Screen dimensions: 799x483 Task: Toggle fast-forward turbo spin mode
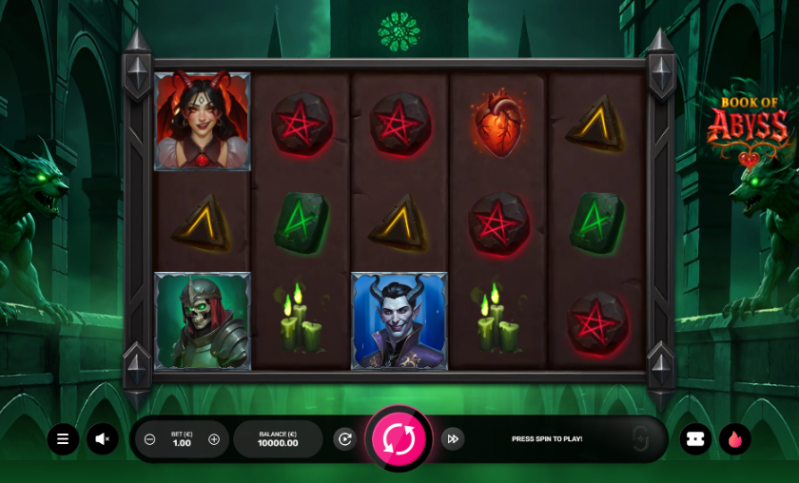(452, 438)
